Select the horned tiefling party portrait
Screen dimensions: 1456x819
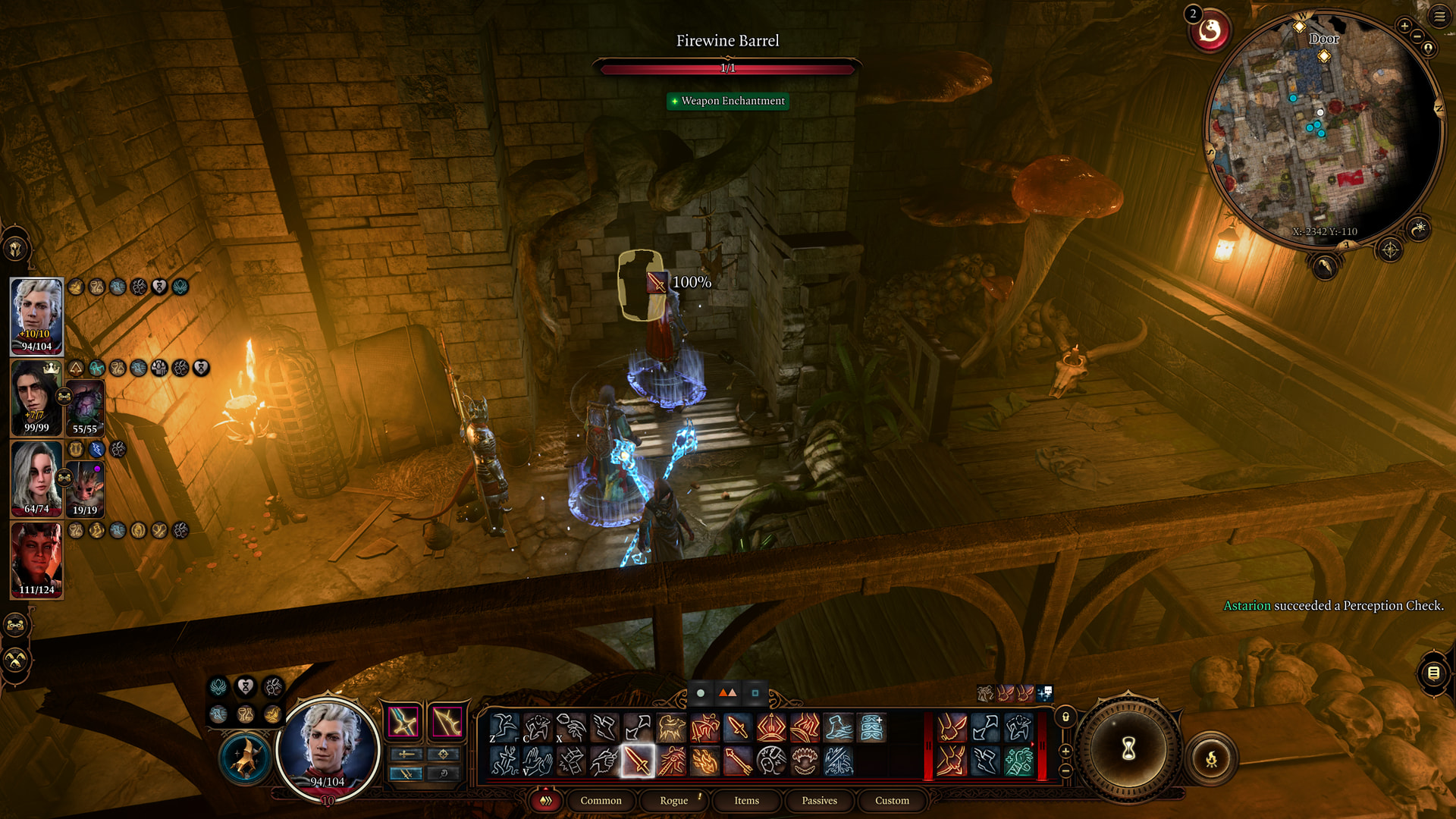36,560
